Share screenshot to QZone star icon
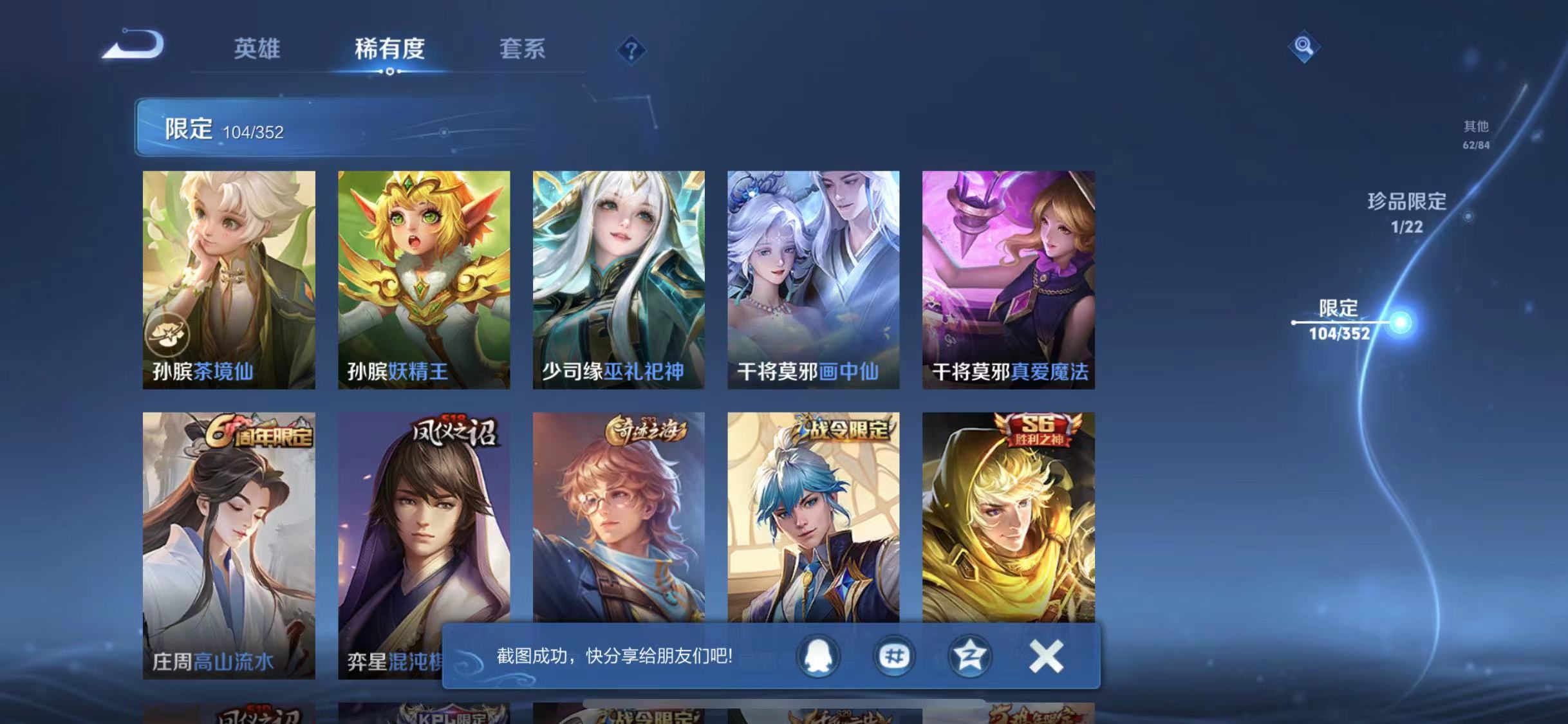The width and height of the screenshot is (1568, 724). [x=971, y=656]
